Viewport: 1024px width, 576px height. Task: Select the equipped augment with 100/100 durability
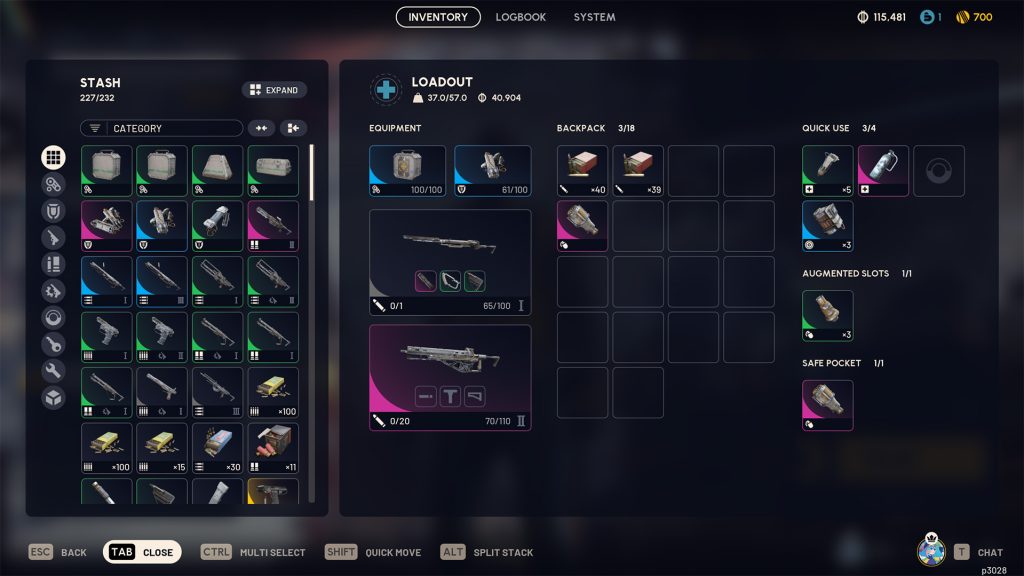[x=407, y=170]
